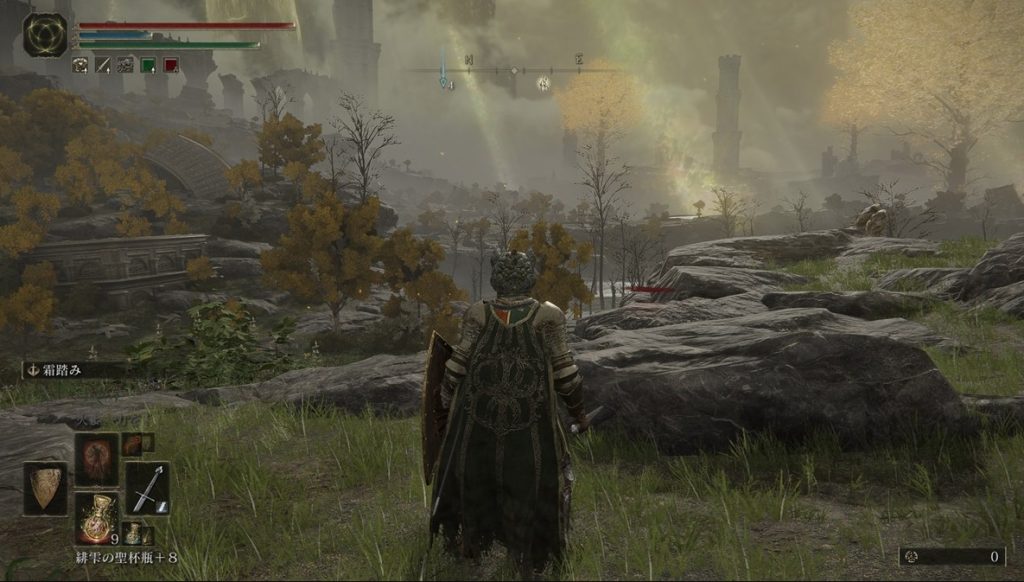Inspect the red square status buff
Image resolution: width=1024 pixels, height=582 pixels.
171,65
